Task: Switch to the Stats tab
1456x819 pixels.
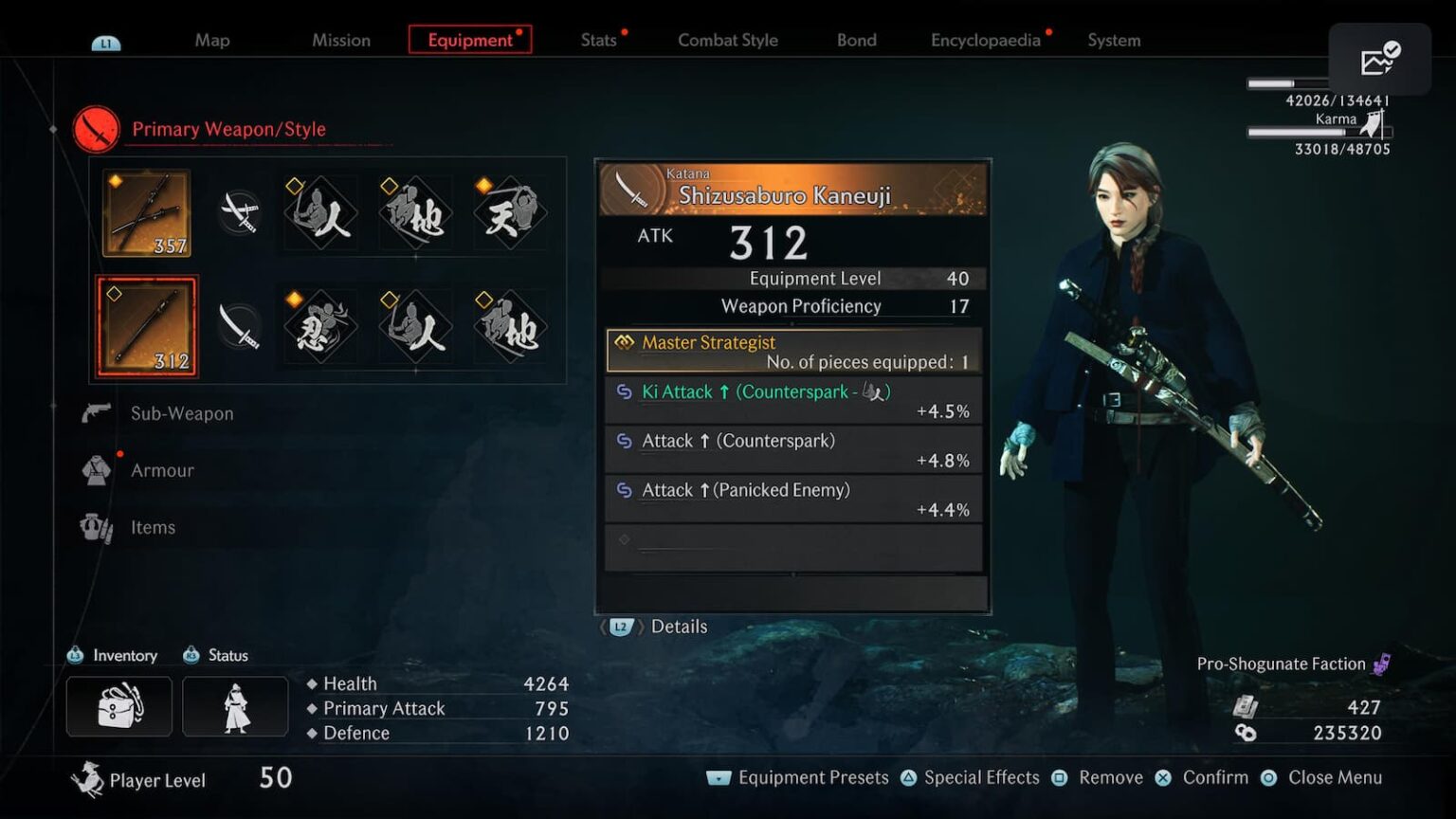Action: click(599, 40)
